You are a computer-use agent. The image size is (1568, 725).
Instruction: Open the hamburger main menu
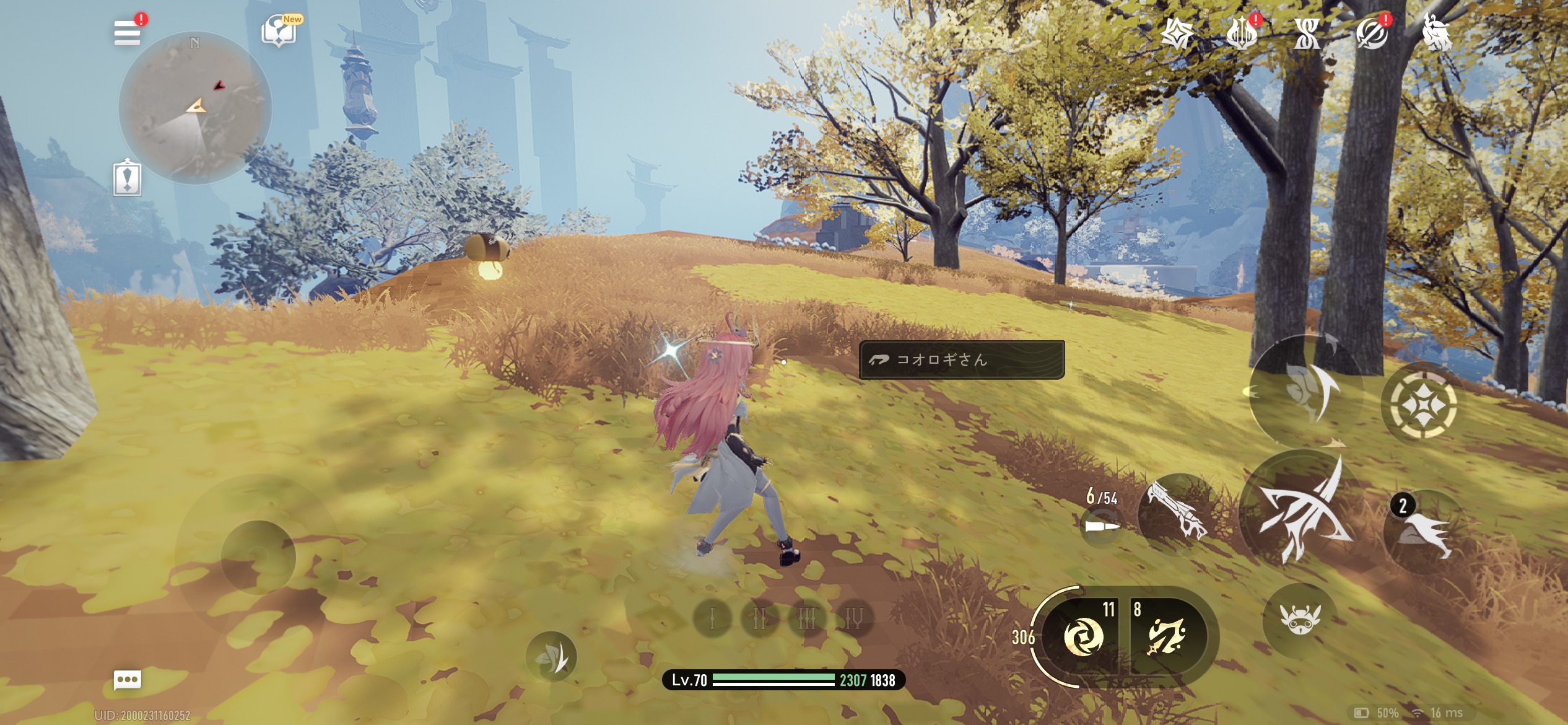click(x=128, y=33)
